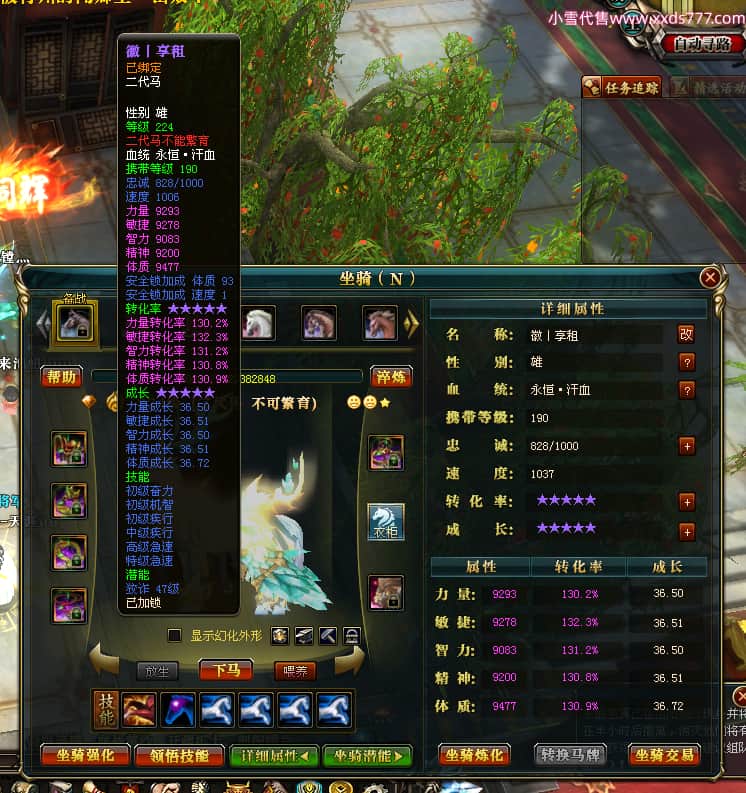This screenshot has height=793, width=746.
Task: Click the 坐骑强化 mount enhance button
Action: (x=83, y=756)
